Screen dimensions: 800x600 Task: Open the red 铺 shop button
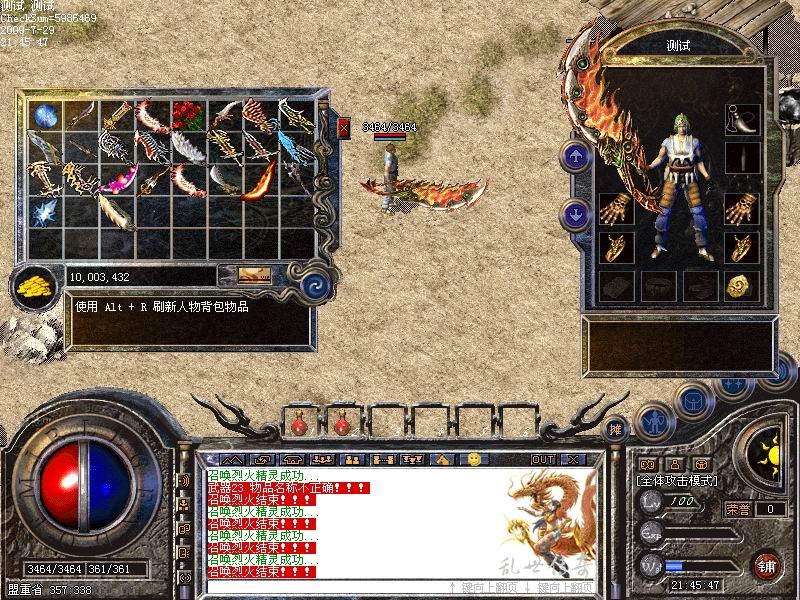point(767,563)
